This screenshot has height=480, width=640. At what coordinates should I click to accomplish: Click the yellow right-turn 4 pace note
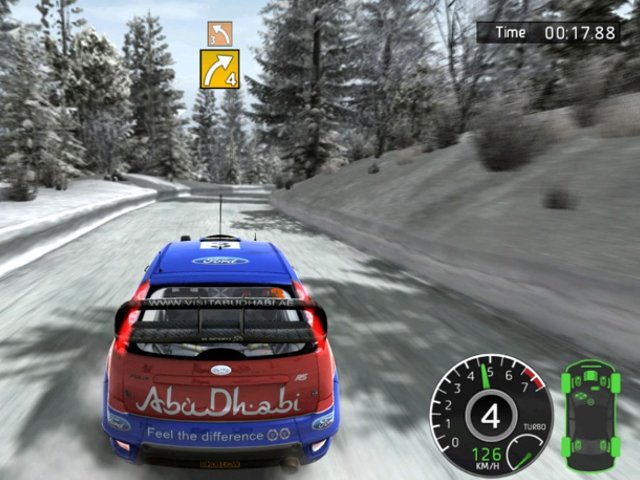coord(220,69)
